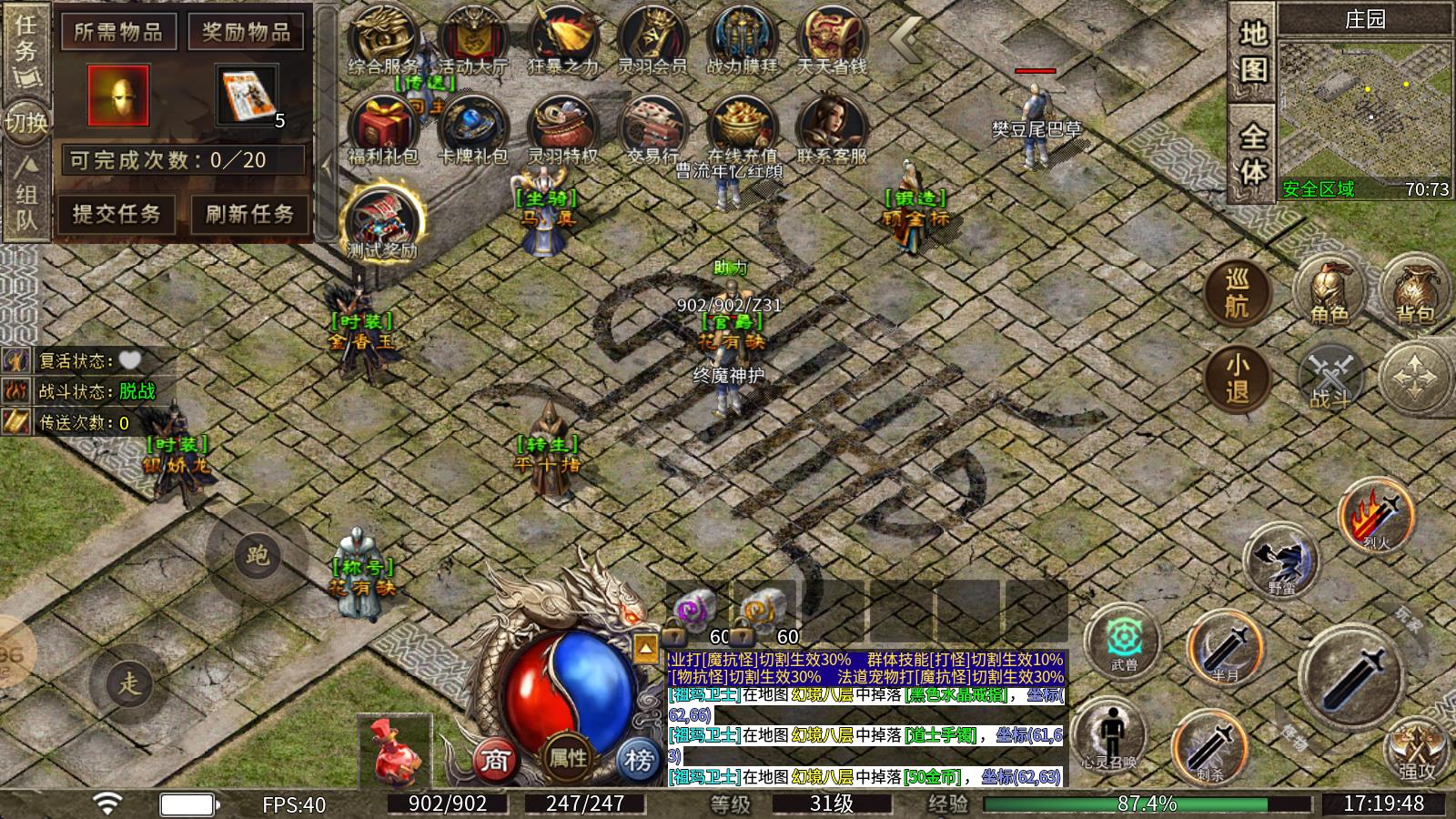The image size is (1456, 819).
Task: Open the 综合服务 menu icon
Action: point(383,40)
